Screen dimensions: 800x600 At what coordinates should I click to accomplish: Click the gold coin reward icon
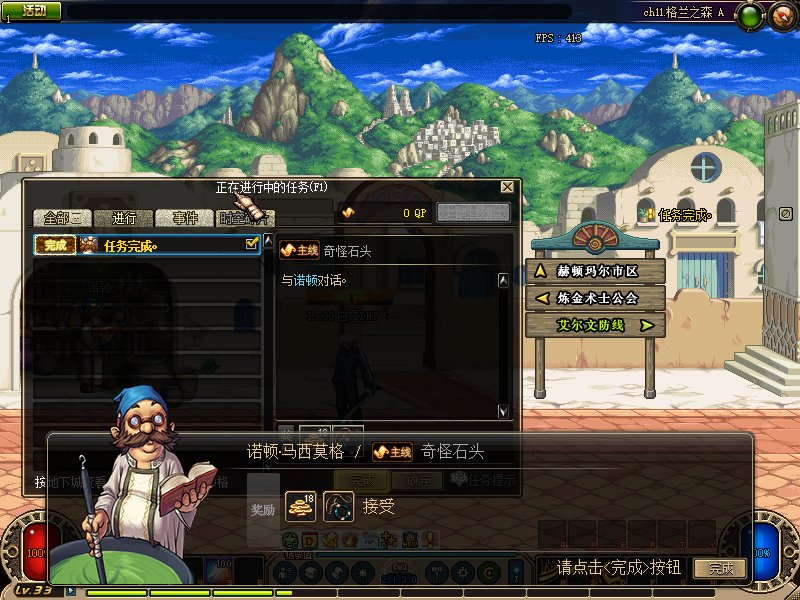tap(300, 506)
